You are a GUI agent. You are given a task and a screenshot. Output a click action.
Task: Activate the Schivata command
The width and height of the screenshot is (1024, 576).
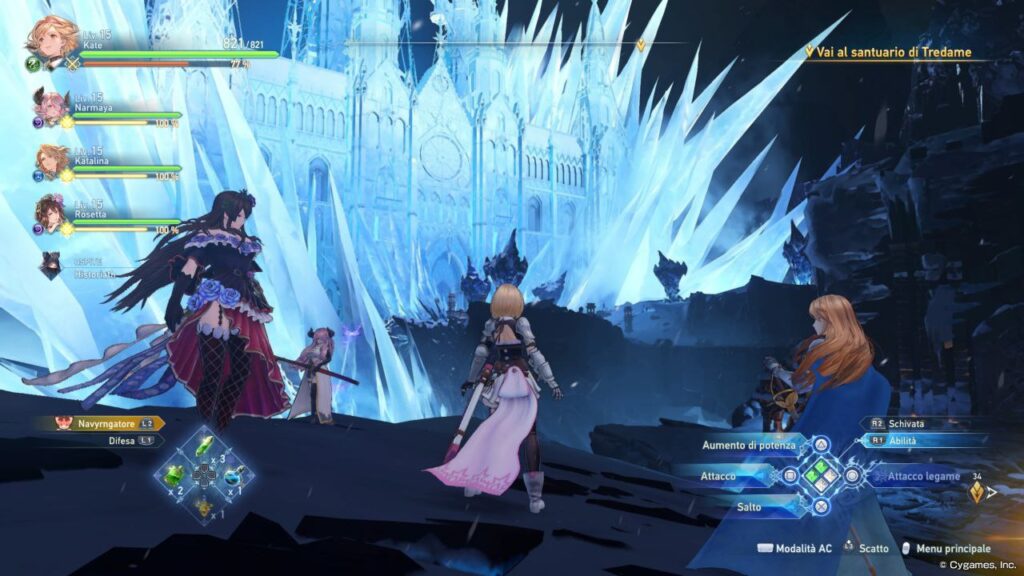point(905,424)
